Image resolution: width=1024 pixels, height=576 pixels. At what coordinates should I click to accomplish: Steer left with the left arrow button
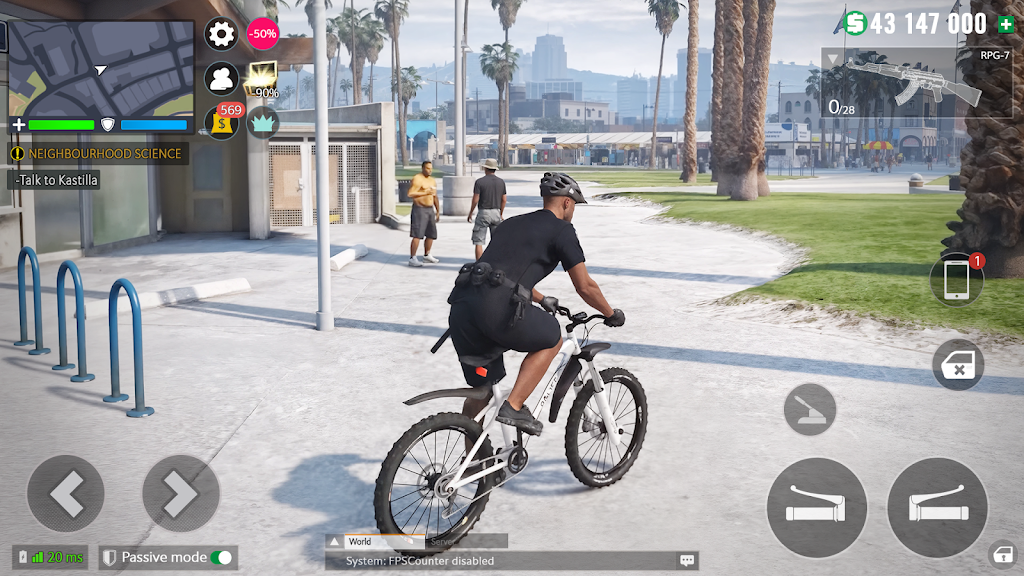[65, 493]
